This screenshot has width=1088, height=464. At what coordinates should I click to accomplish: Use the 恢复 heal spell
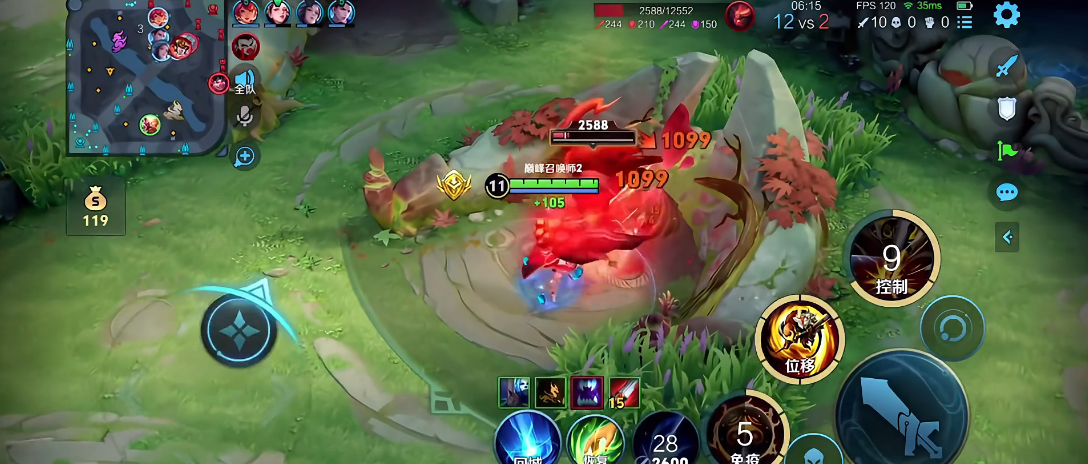pyautogui.click(x=597, y=441)
